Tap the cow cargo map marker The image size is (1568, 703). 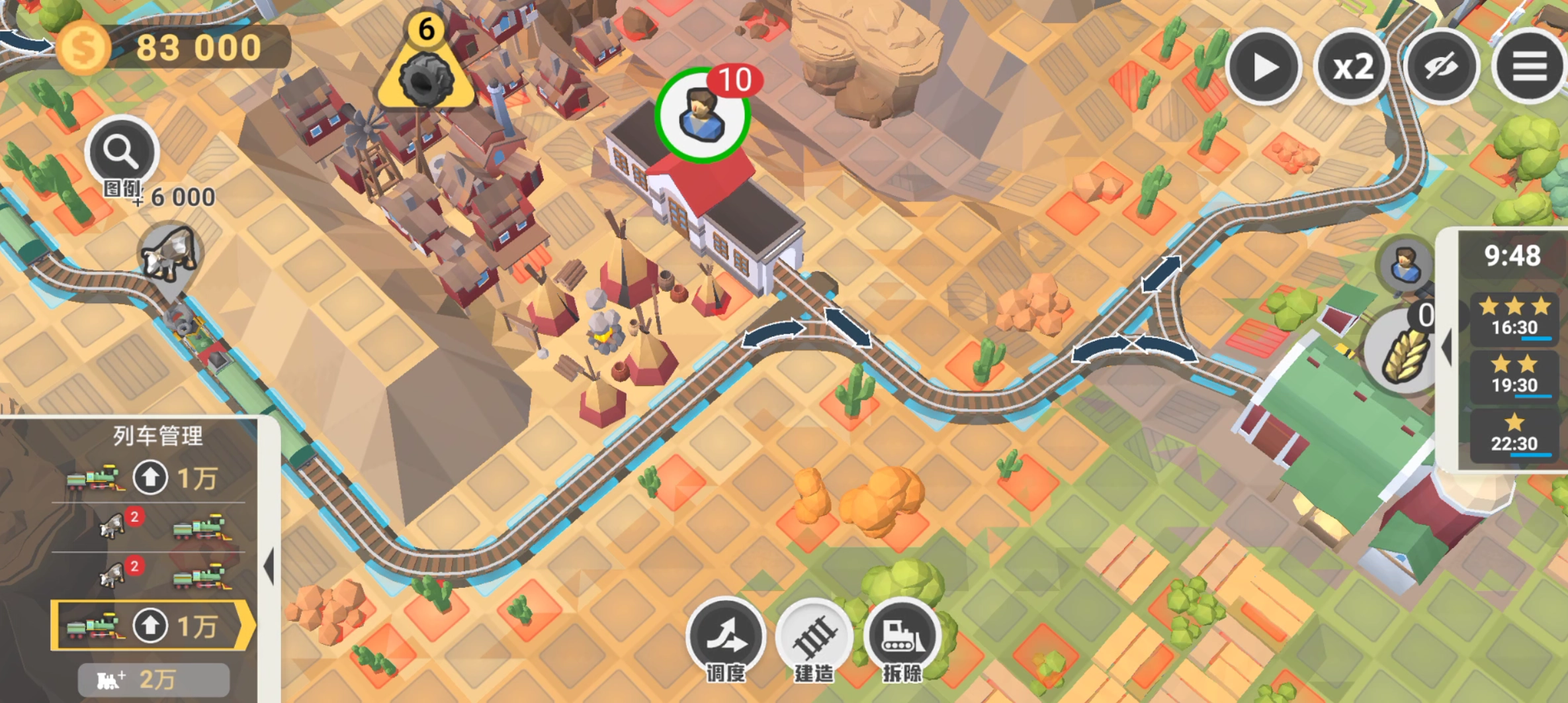pyautogui.click(x=169, y=256)
